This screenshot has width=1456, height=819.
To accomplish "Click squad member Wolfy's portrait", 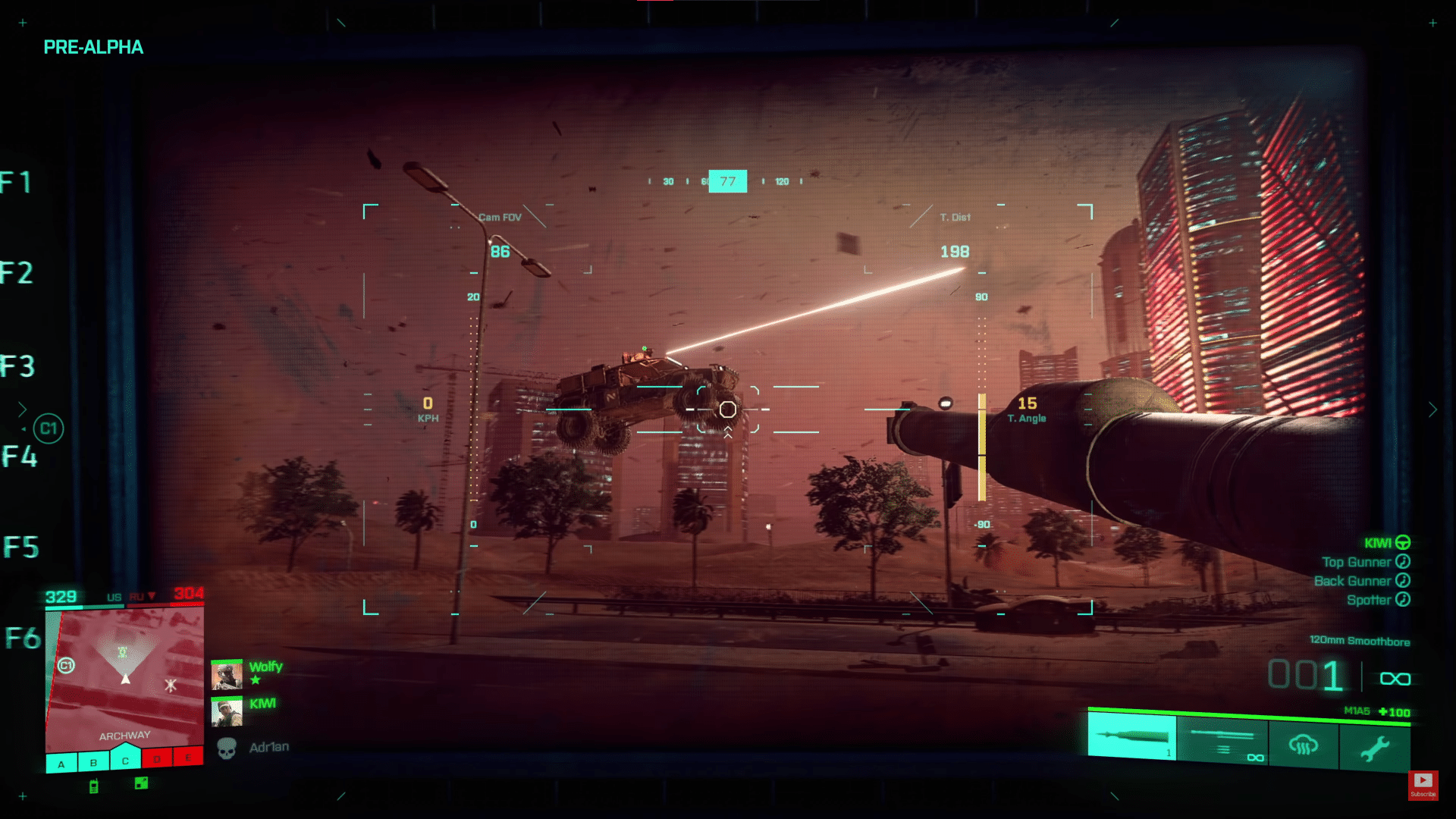I will click(x=226, y=674).
